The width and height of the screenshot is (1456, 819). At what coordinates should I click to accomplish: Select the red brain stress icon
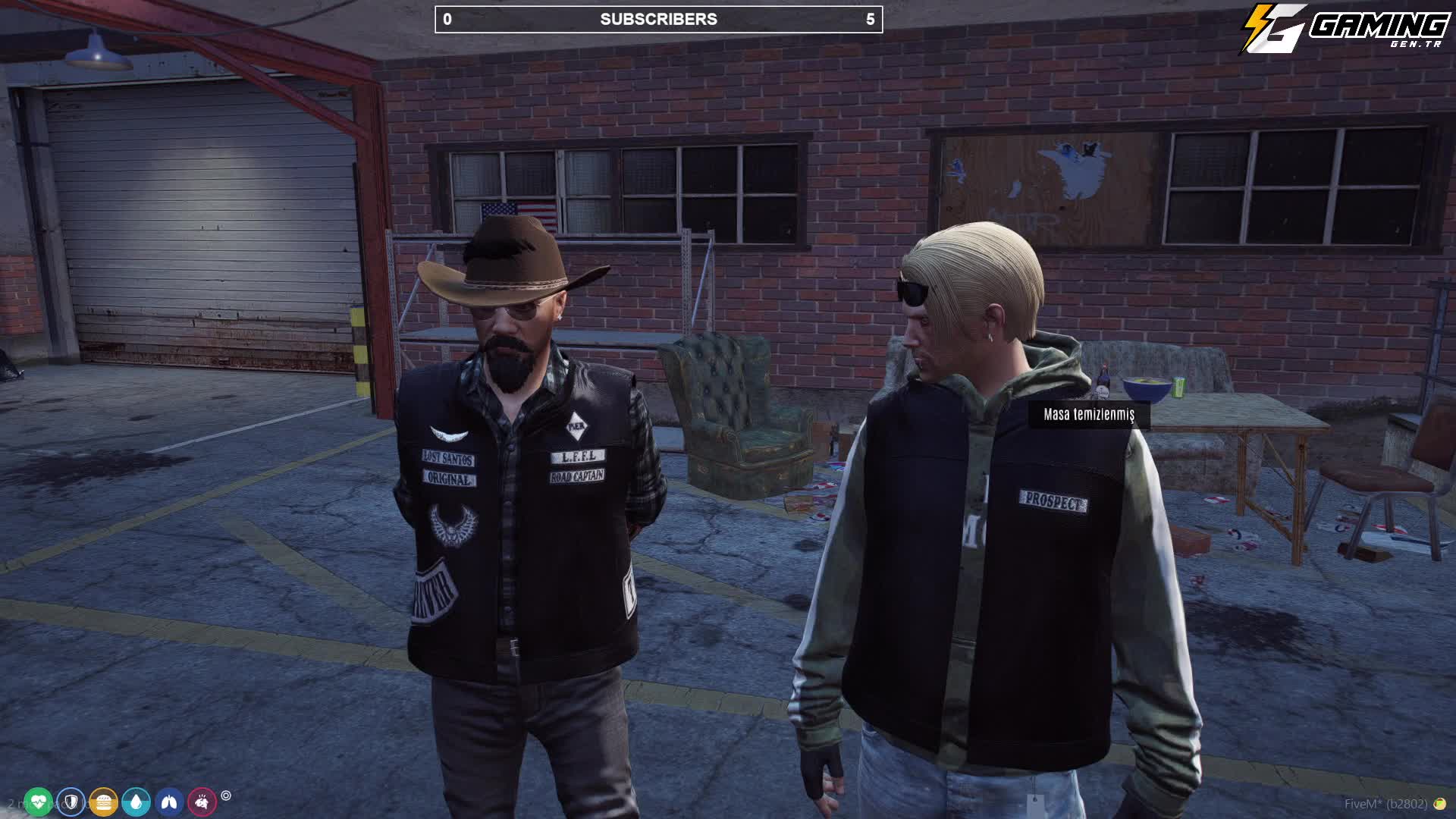(202, 802)
